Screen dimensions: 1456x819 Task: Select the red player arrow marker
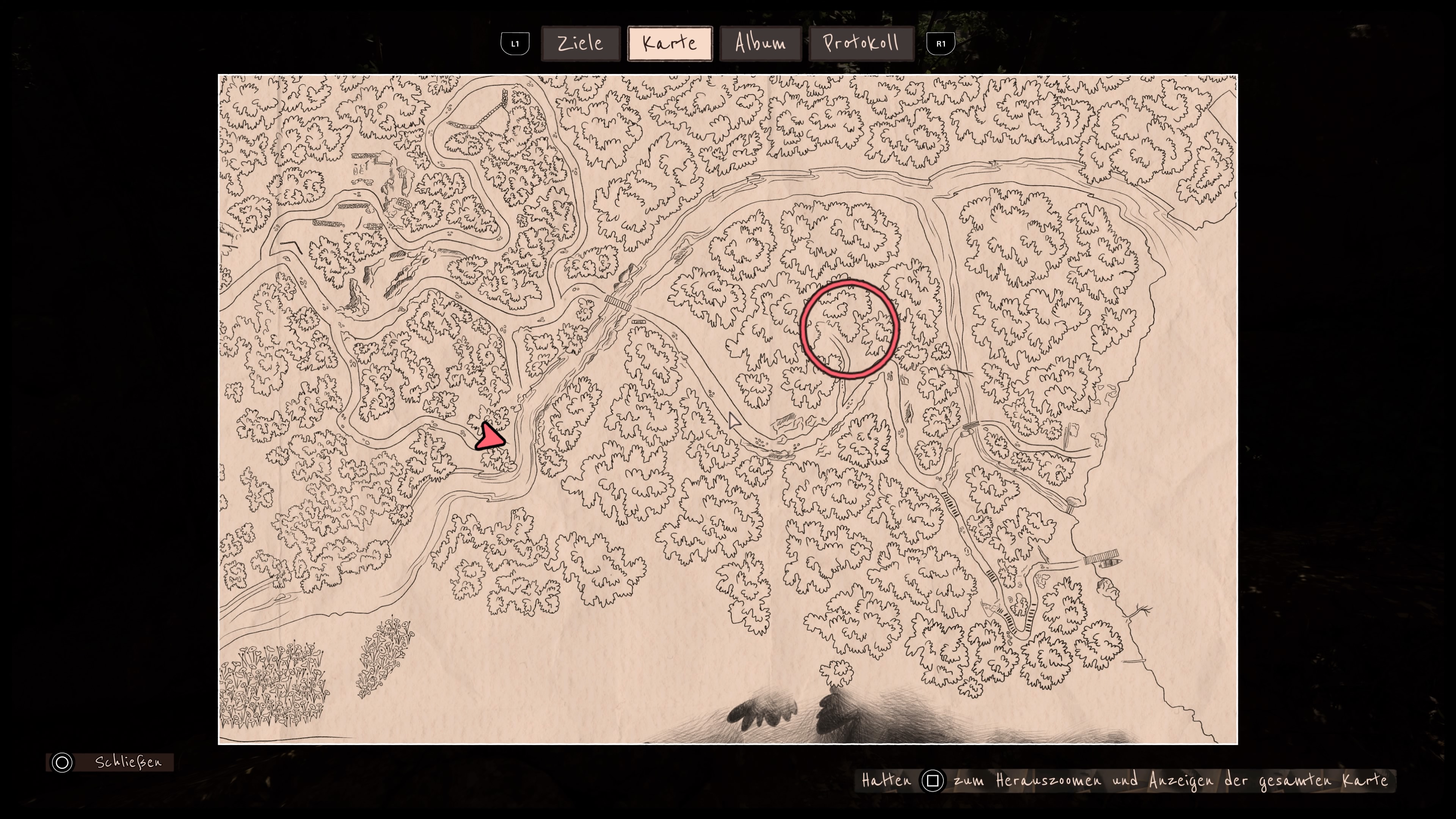coord(490,438)
